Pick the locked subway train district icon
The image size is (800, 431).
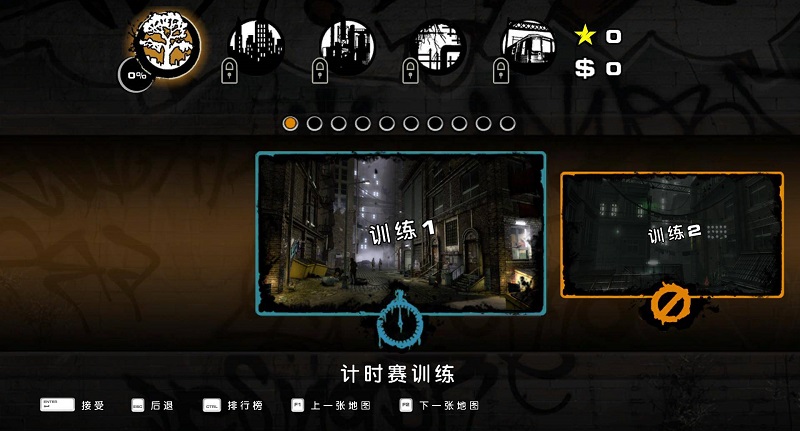(x=529, y=45)
